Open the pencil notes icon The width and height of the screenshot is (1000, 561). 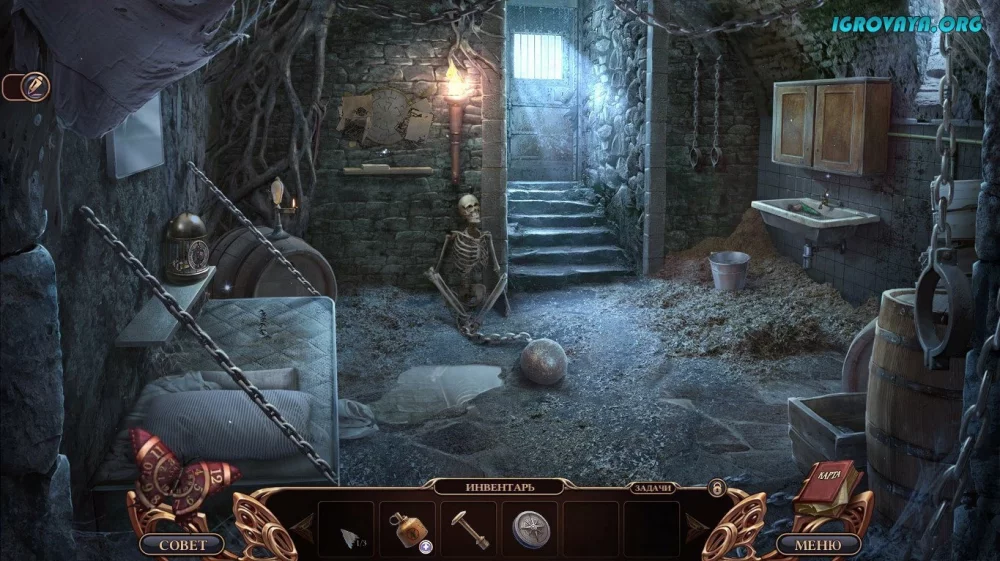[x=34, y=87]
